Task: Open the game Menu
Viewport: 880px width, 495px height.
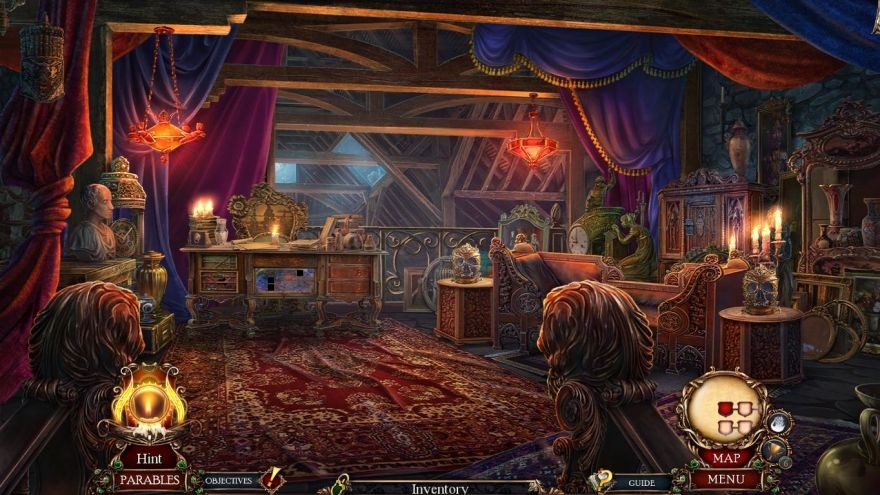Action: [727, 480]
